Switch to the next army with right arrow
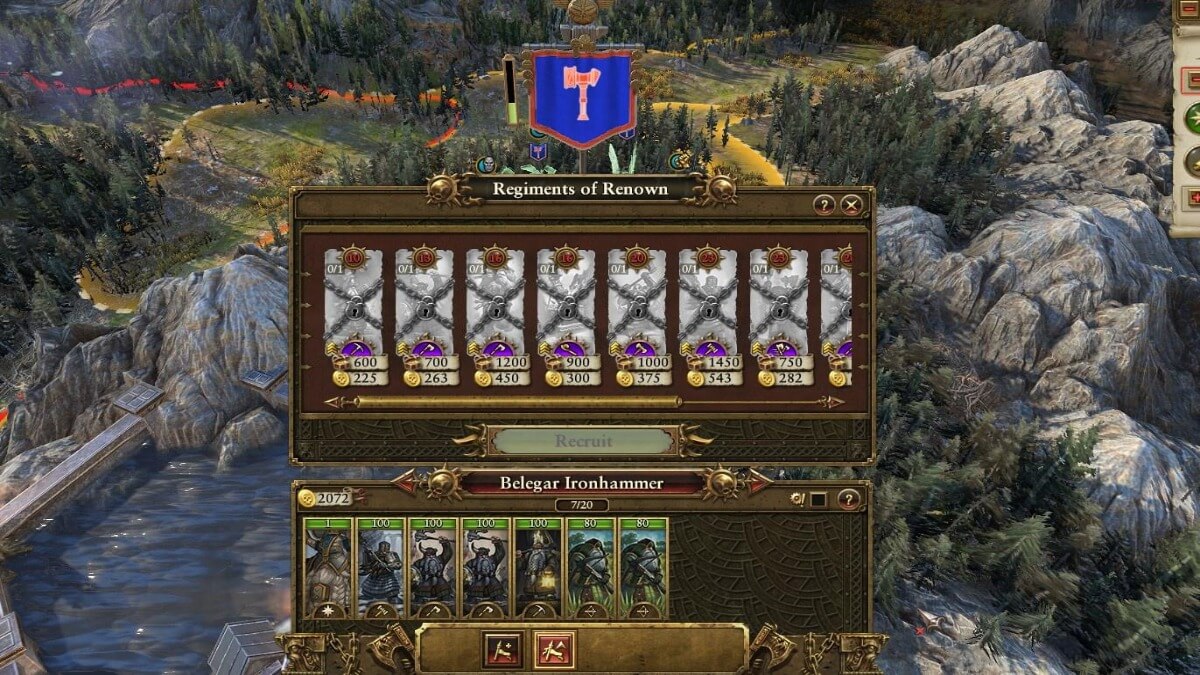Screen dimensions: 1200x675 [758, 483]
